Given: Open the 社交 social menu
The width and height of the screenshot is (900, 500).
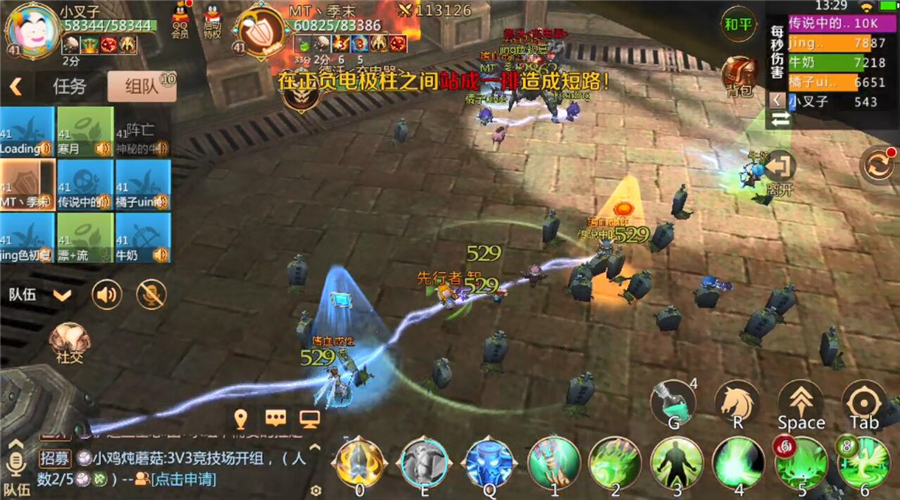Looking at the screenshot, I should [x=69, y=341].
